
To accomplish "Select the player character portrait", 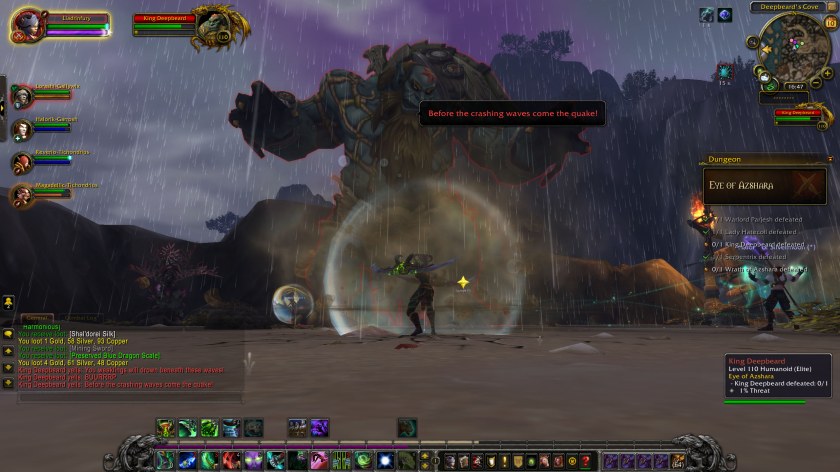I will [x=29, y=25].
